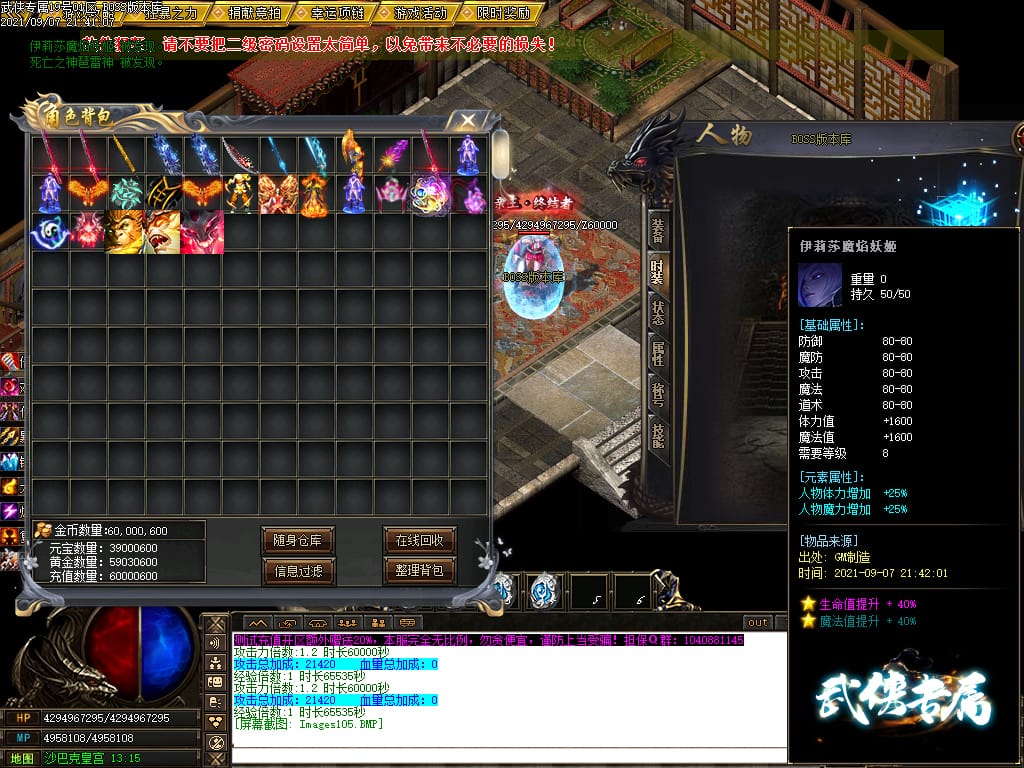Switch to the 时装 fashion tab
Image resolution: width=1024 pixels, height=768 pixels.
(x=657, y=273)
